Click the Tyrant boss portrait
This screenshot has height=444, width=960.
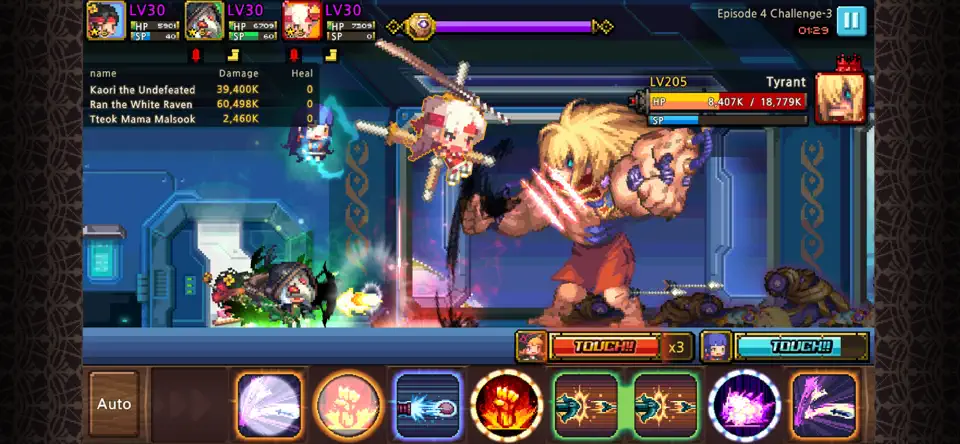[840, 98]
